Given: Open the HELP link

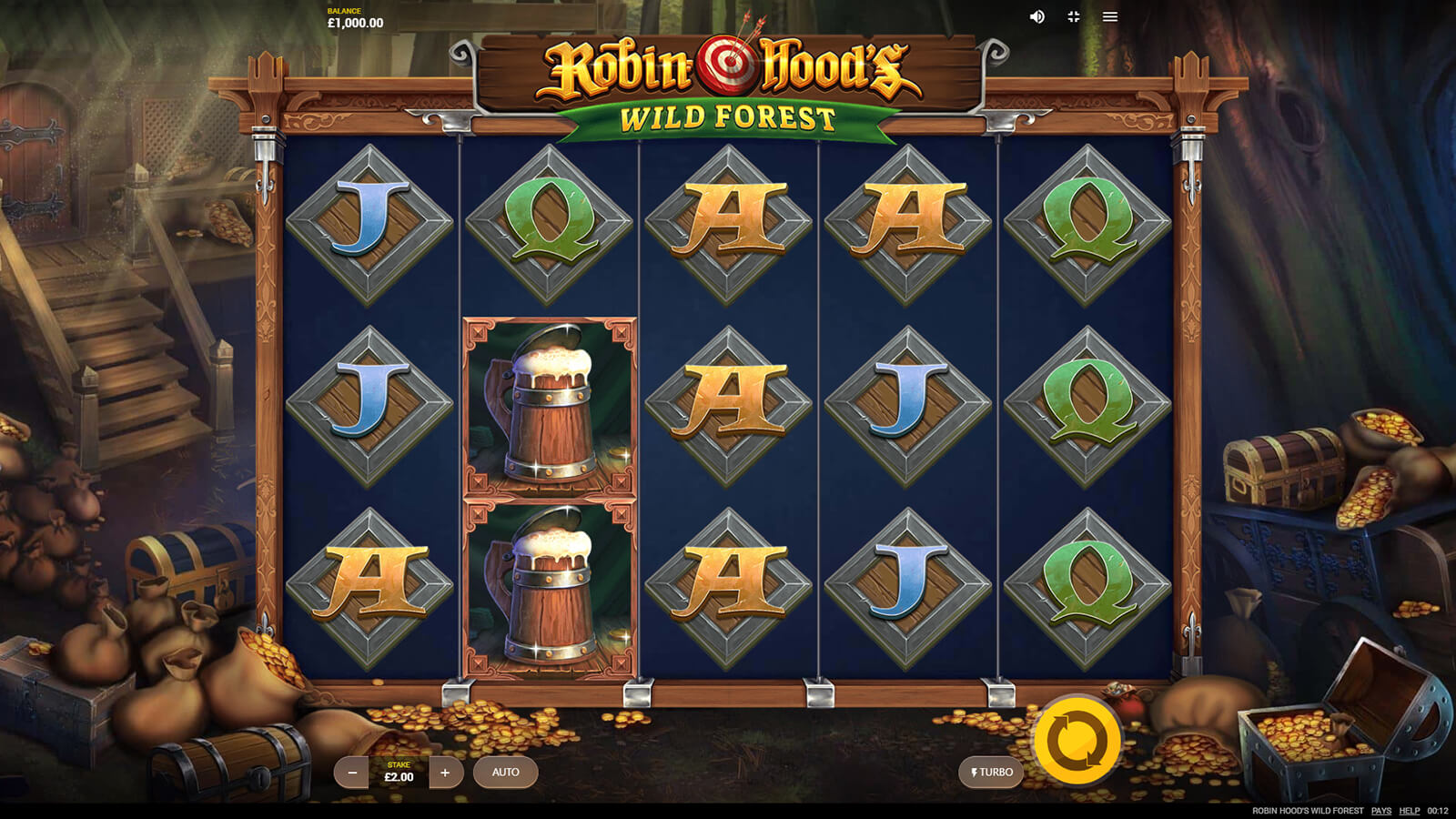Looking at the screenshot, I should (1410, 811).
